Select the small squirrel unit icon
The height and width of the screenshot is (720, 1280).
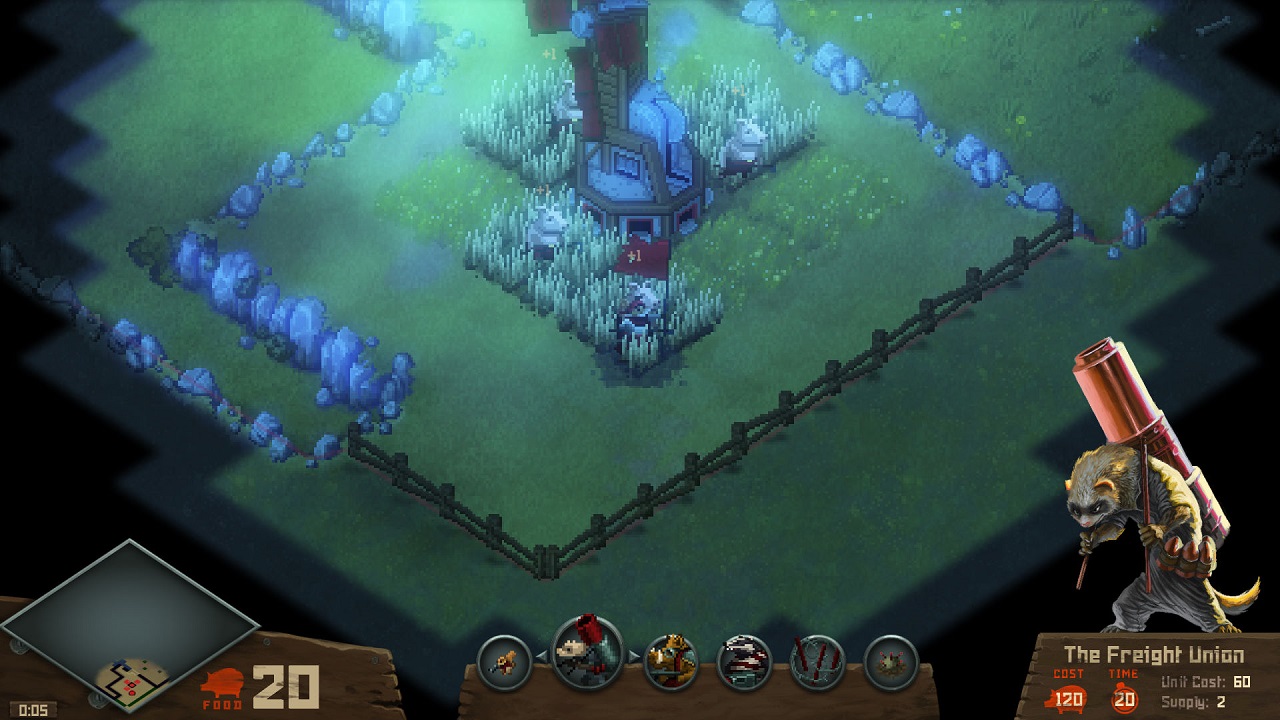[504, 661]
